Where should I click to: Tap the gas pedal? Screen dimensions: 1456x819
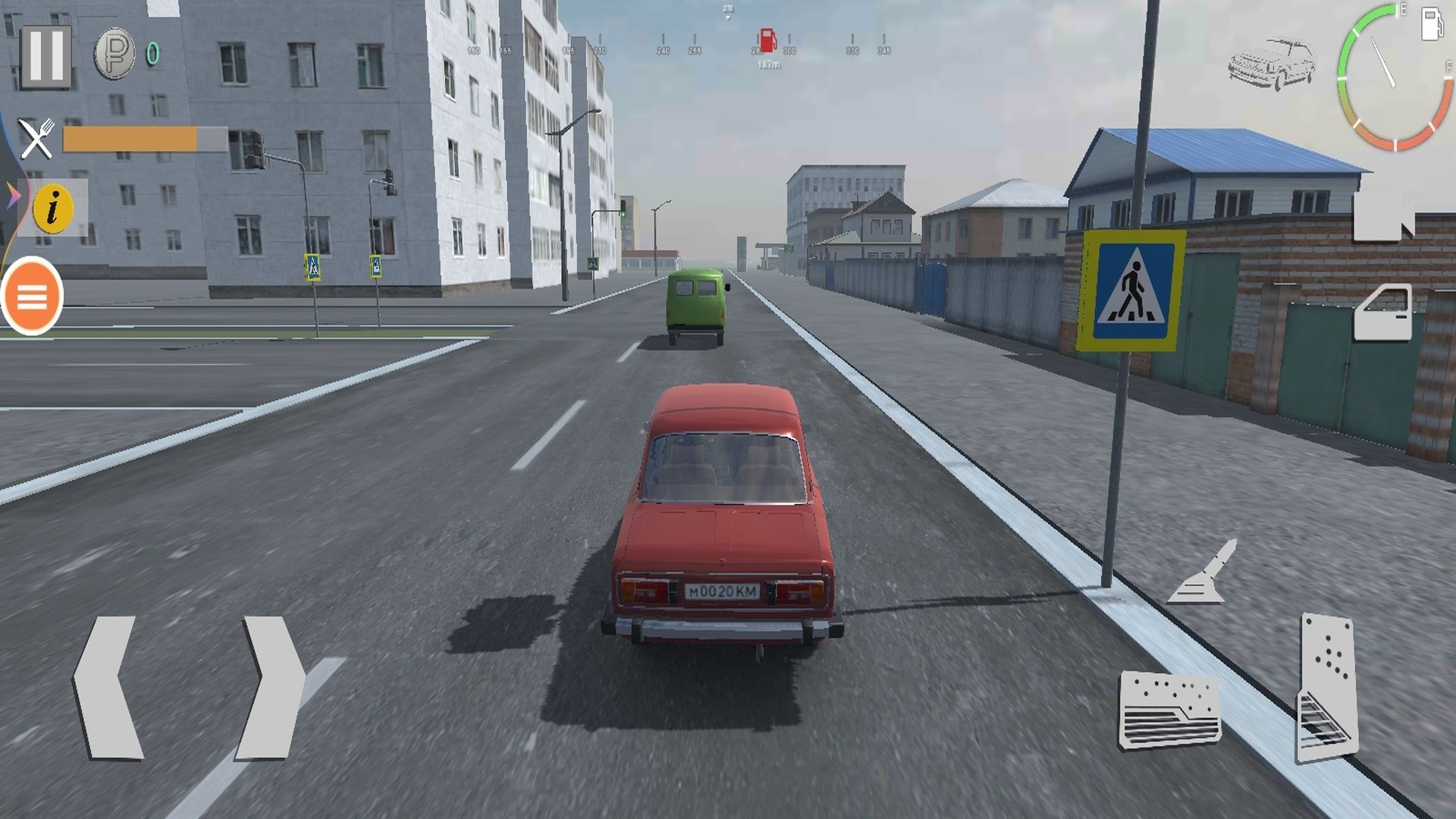click(x=1327, y=686)
